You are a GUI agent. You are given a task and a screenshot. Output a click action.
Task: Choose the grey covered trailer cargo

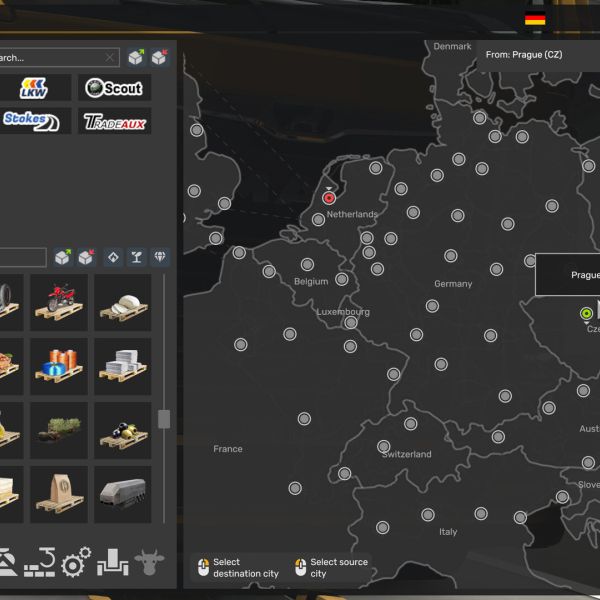point(122,494)
